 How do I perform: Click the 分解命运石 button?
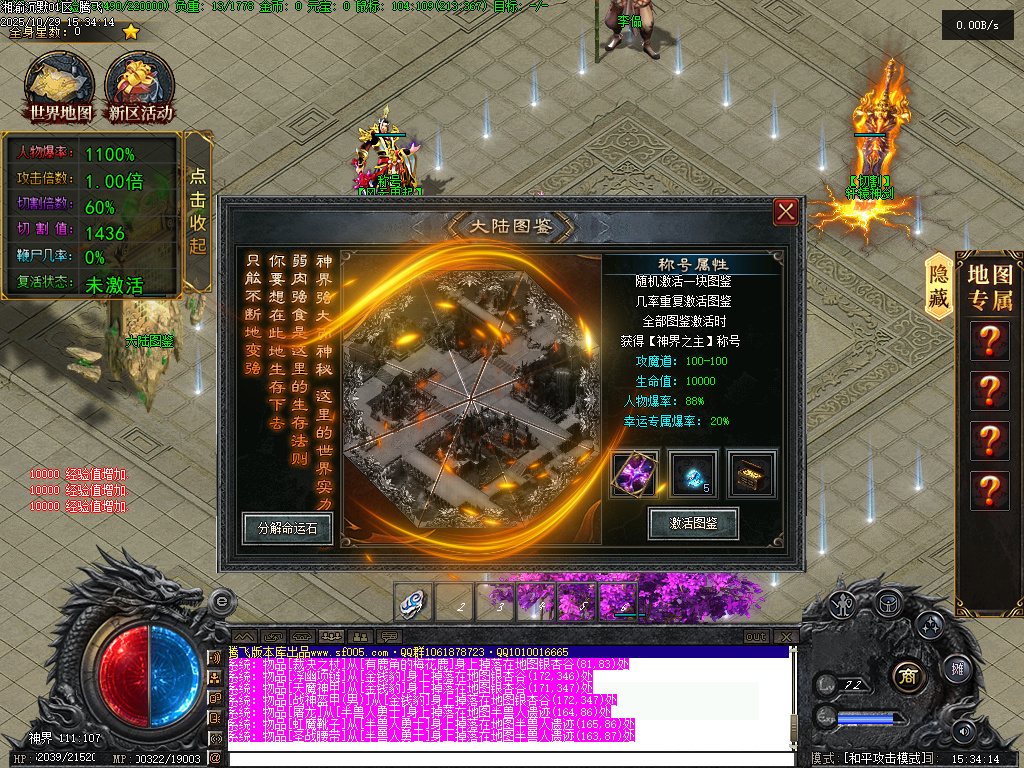click(x=287, y=528)
